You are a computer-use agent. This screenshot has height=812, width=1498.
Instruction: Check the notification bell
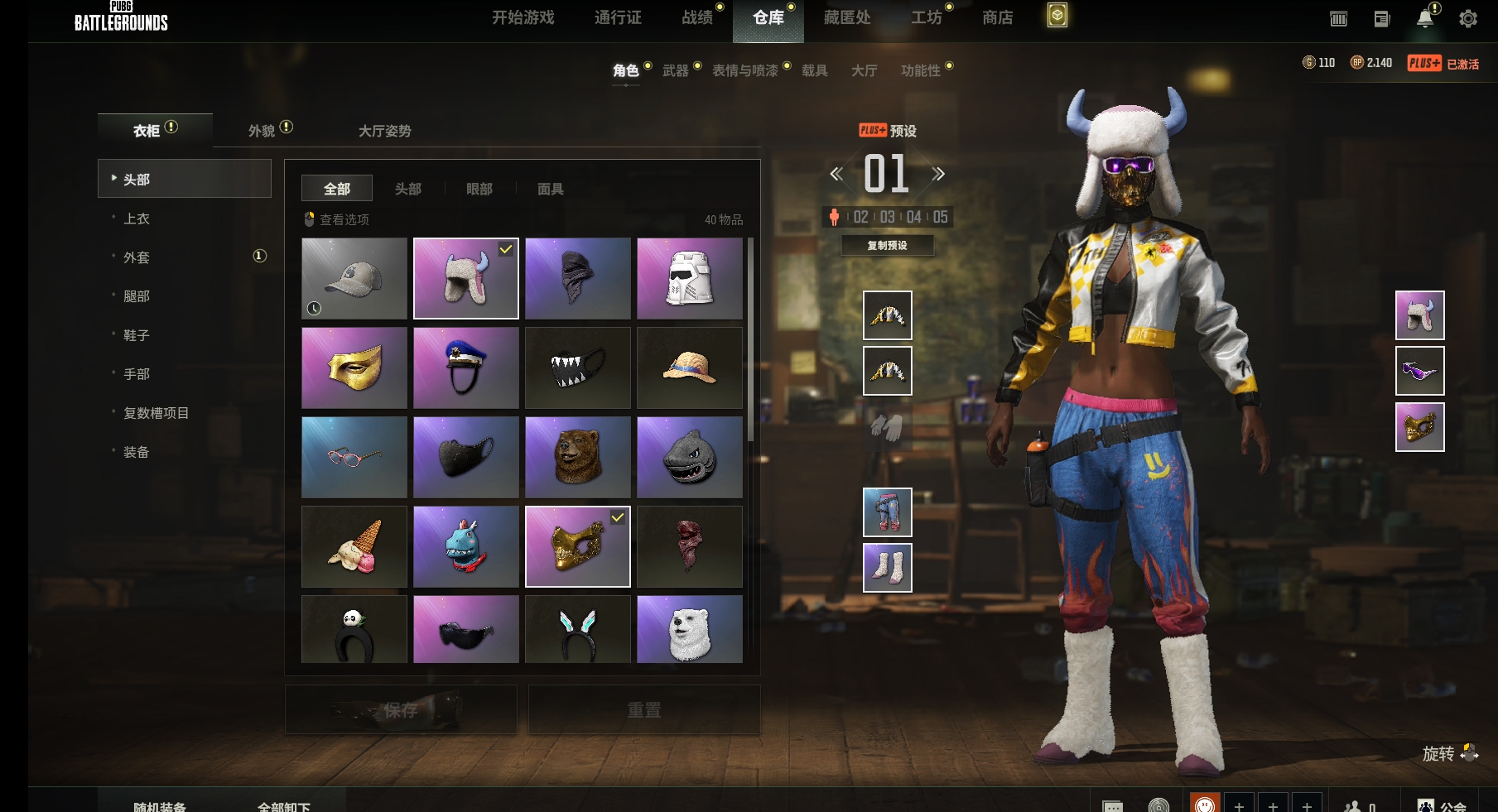tap(1424, 19)
